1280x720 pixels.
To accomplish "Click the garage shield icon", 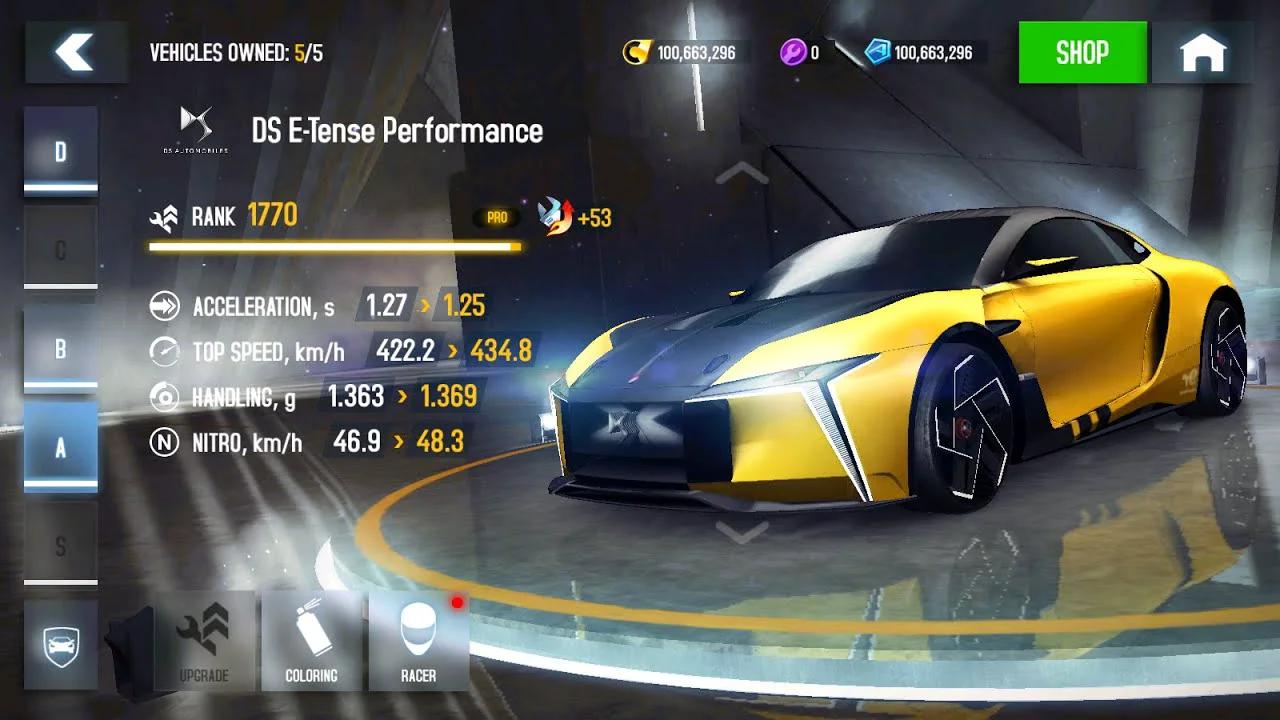I will point(61,643).
